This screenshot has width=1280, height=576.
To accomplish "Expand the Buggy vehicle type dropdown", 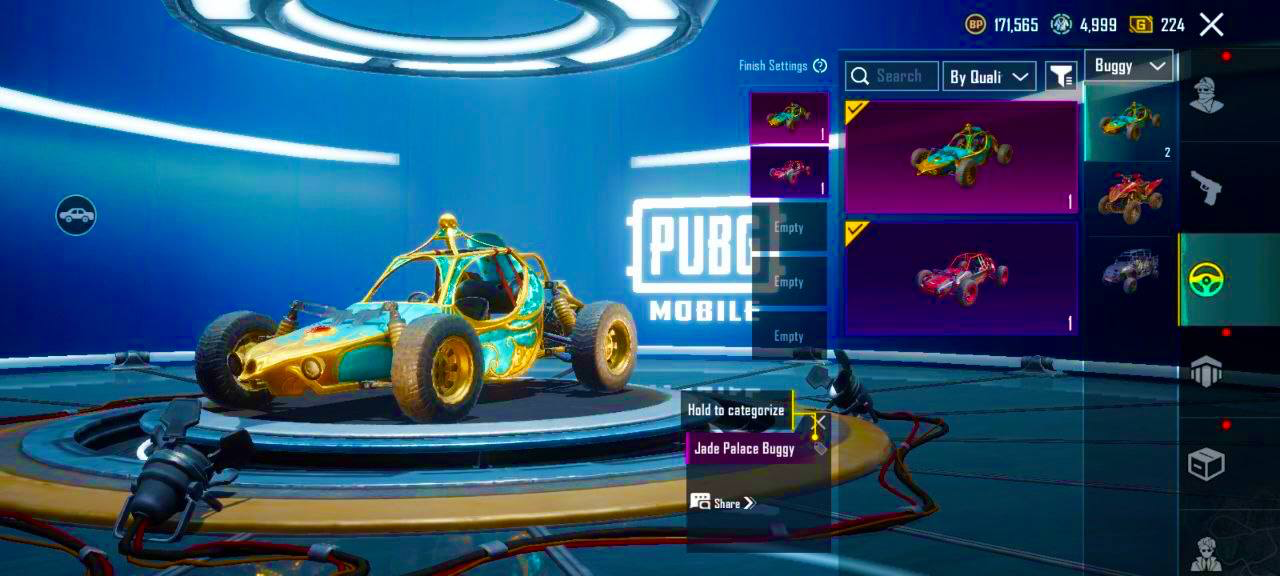I will click(x=1129, y=66).
